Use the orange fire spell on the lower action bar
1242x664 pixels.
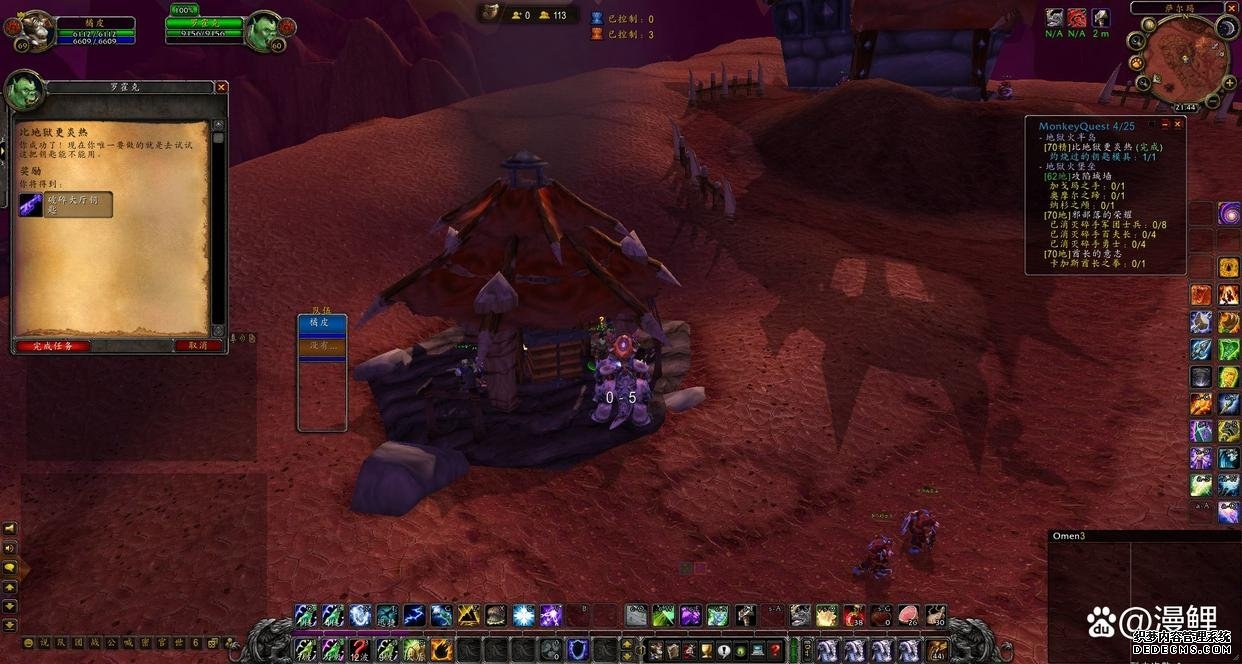point(440,650)
